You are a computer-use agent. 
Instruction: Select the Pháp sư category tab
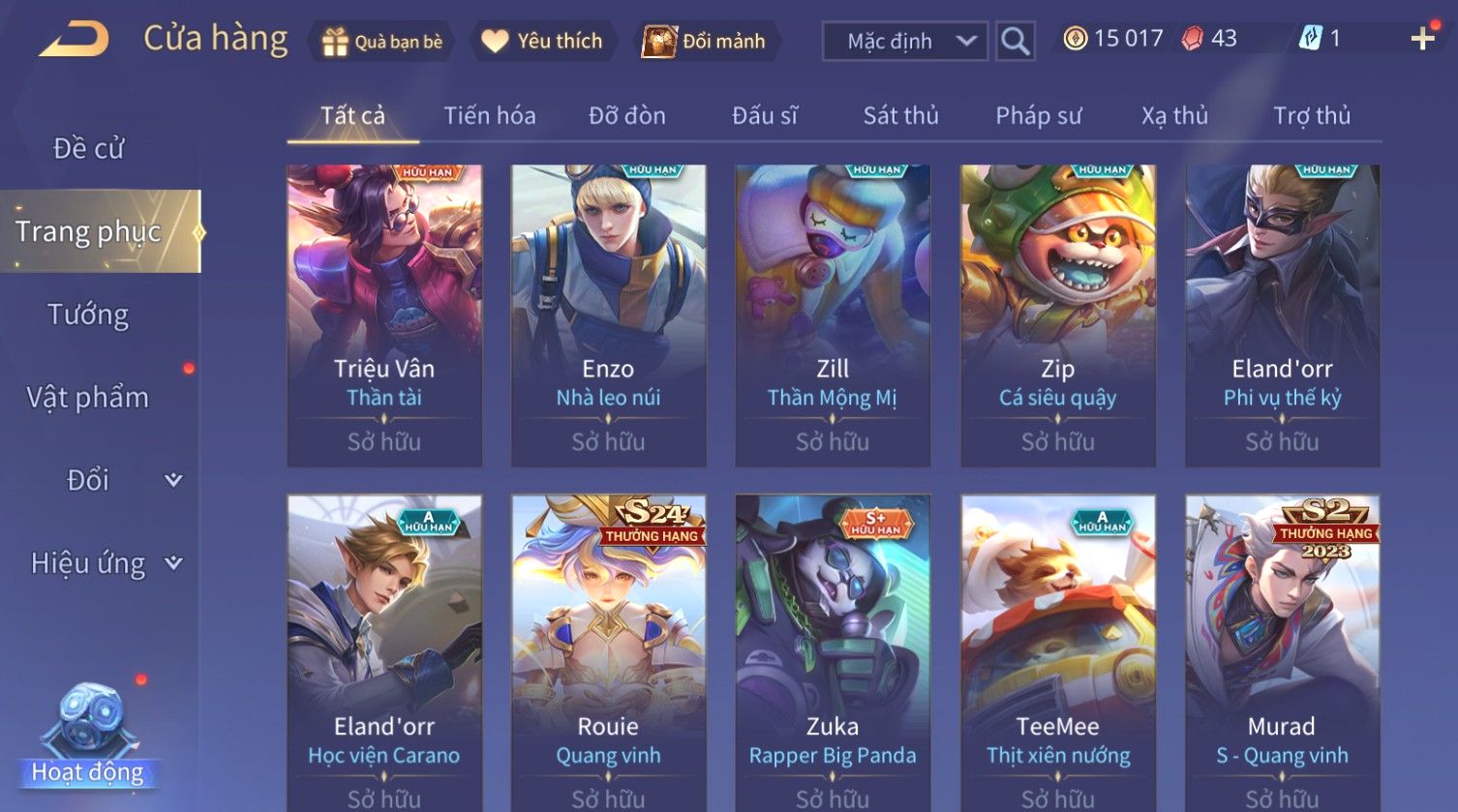click(1038, 116)
